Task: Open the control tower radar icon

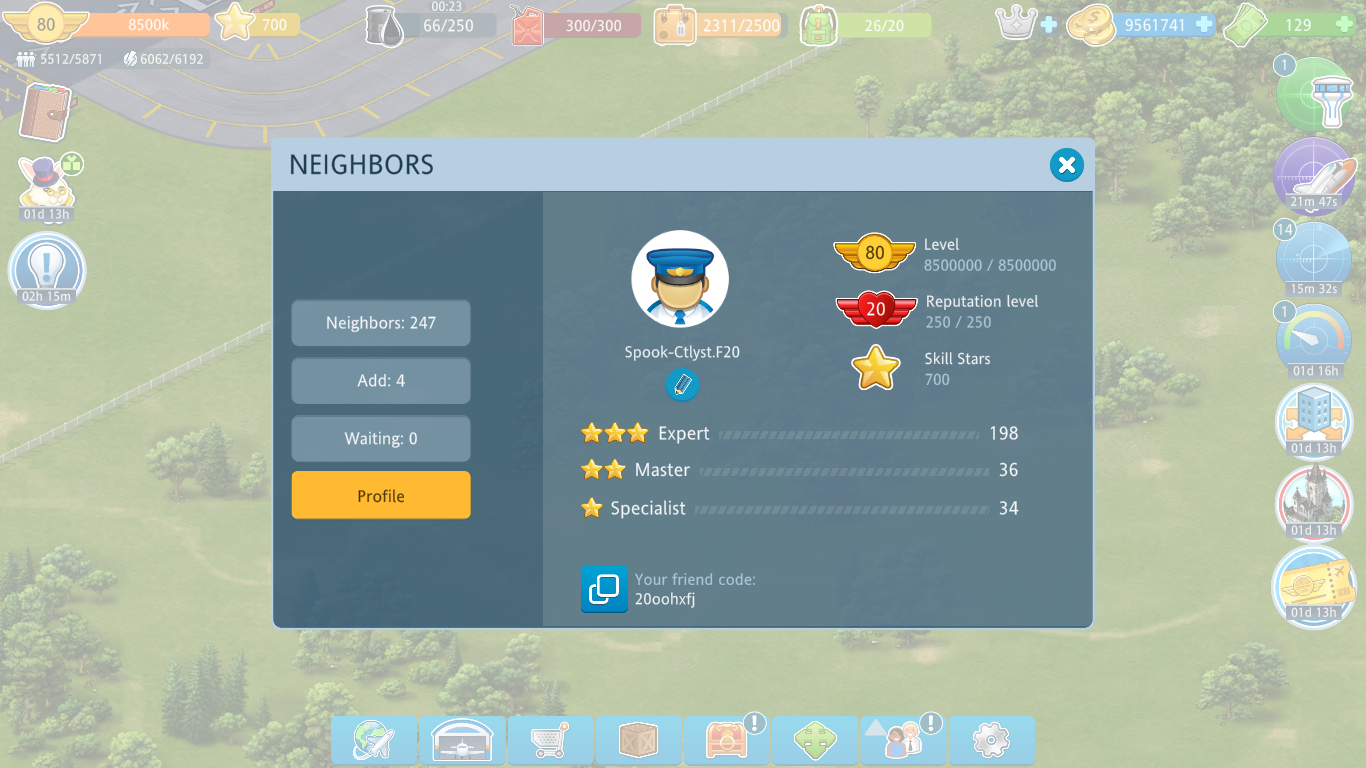Action: tap(1315, 95)
